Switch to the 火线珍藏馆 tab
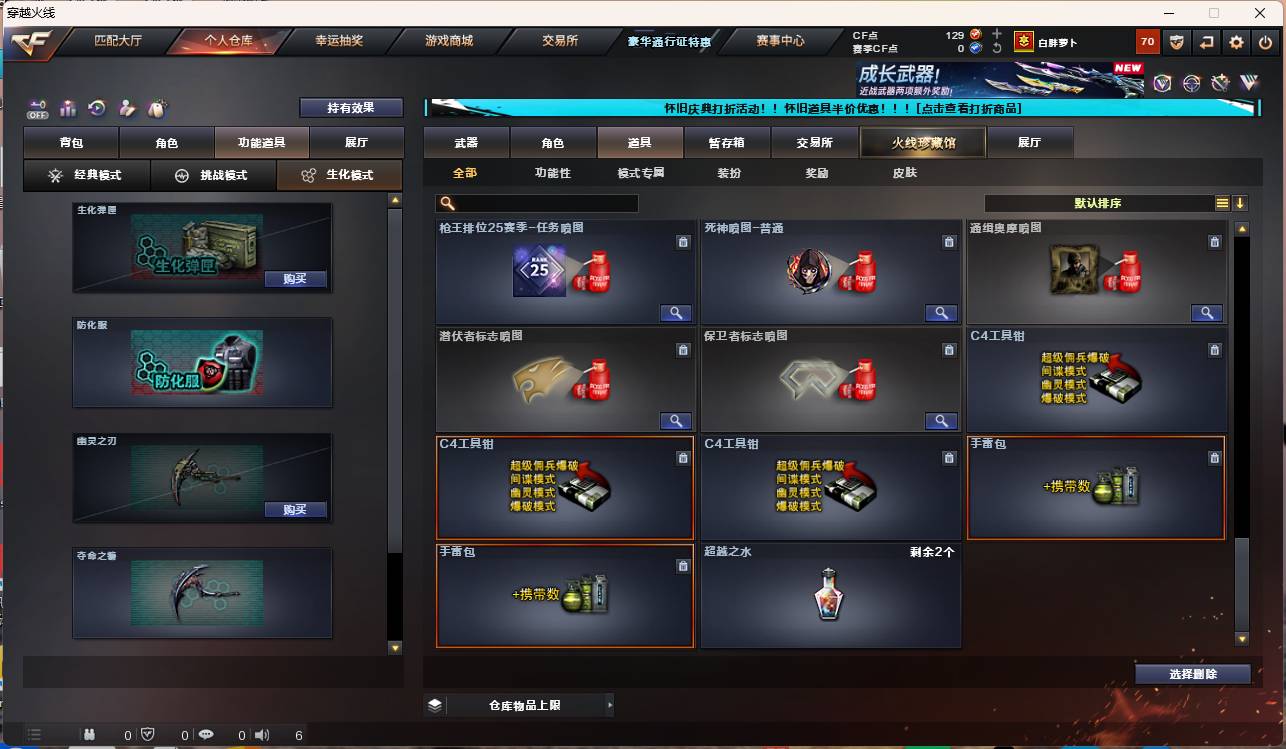1286x749 pixels. [x=921, y=142]
